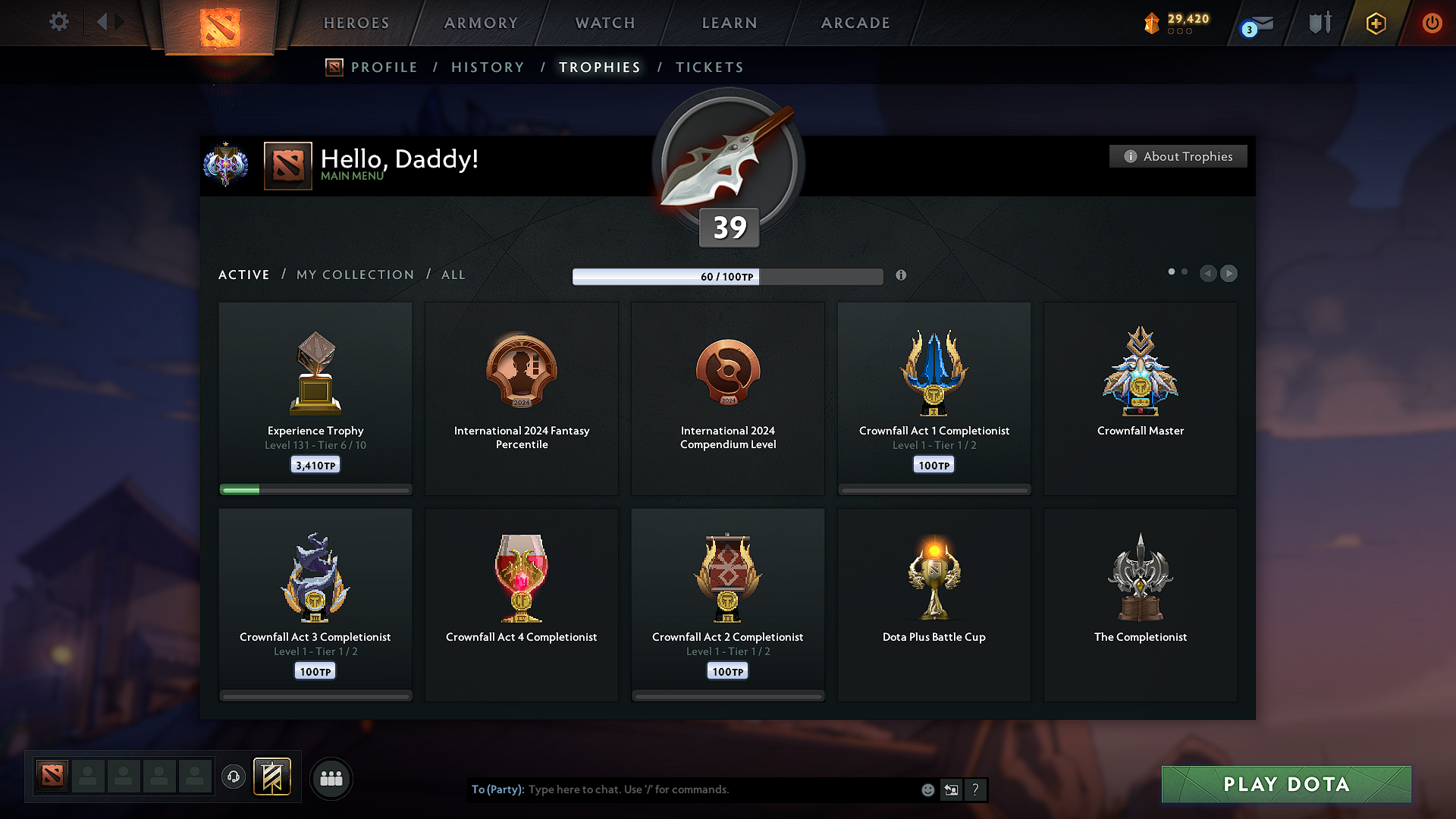Focus the party chat input box
Viewport: 1456px width, 819px height.
720,789
